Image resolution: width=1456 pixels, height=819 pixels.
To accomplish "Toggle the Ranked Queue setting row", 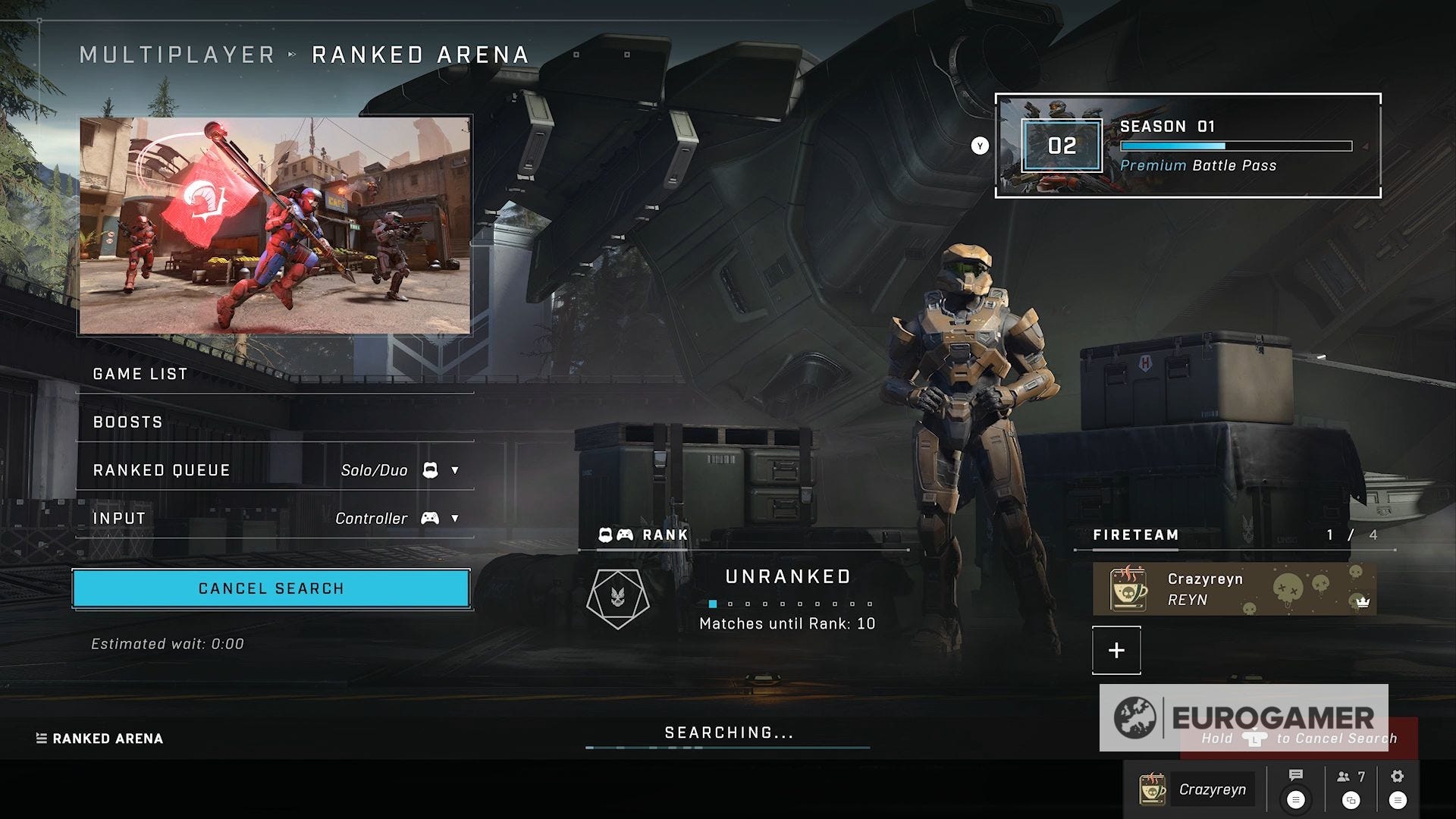I will (x=161, y=470).
